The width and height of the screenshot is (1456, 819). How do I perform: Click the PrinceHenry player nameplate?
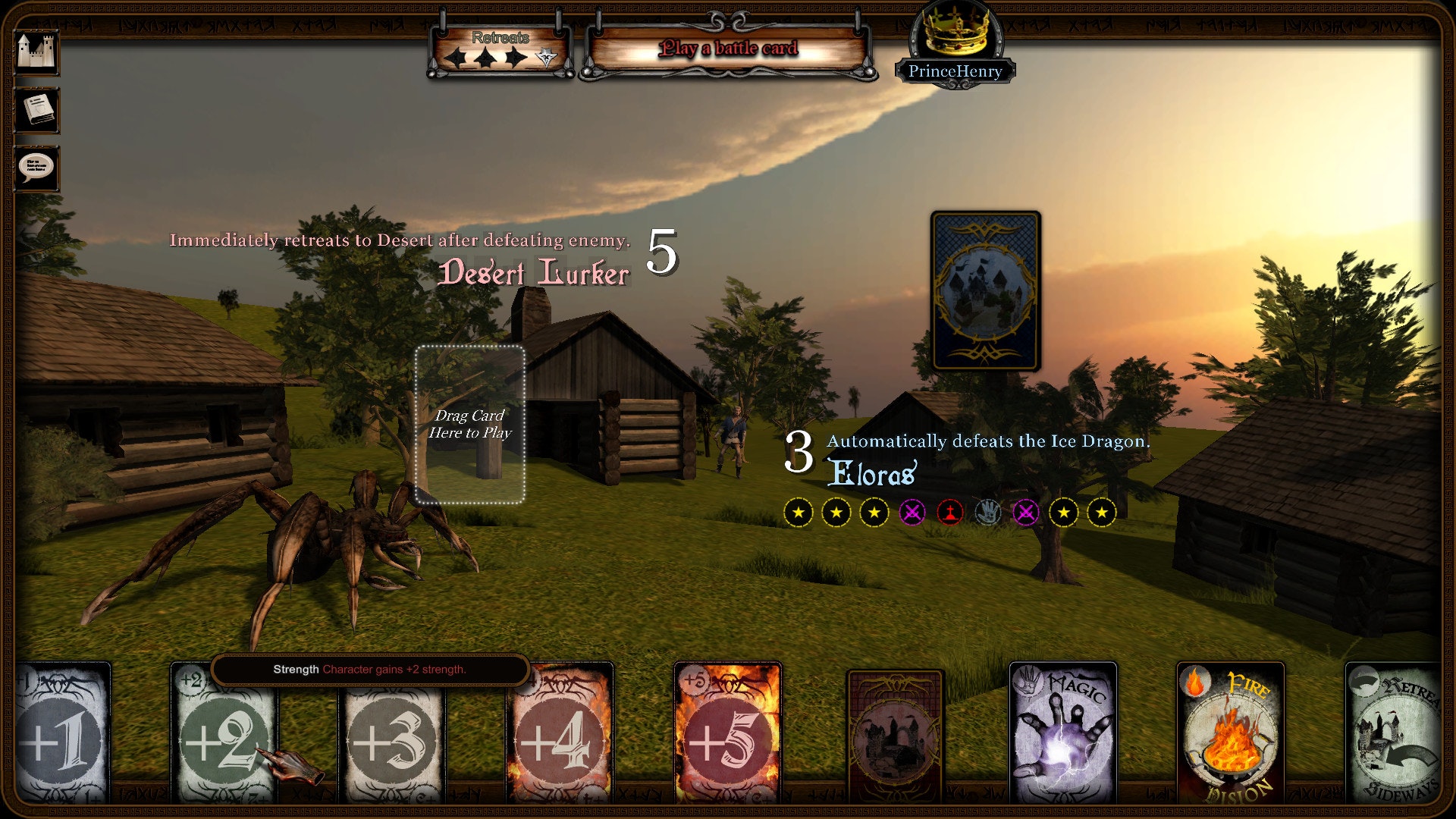coord(955,71)
